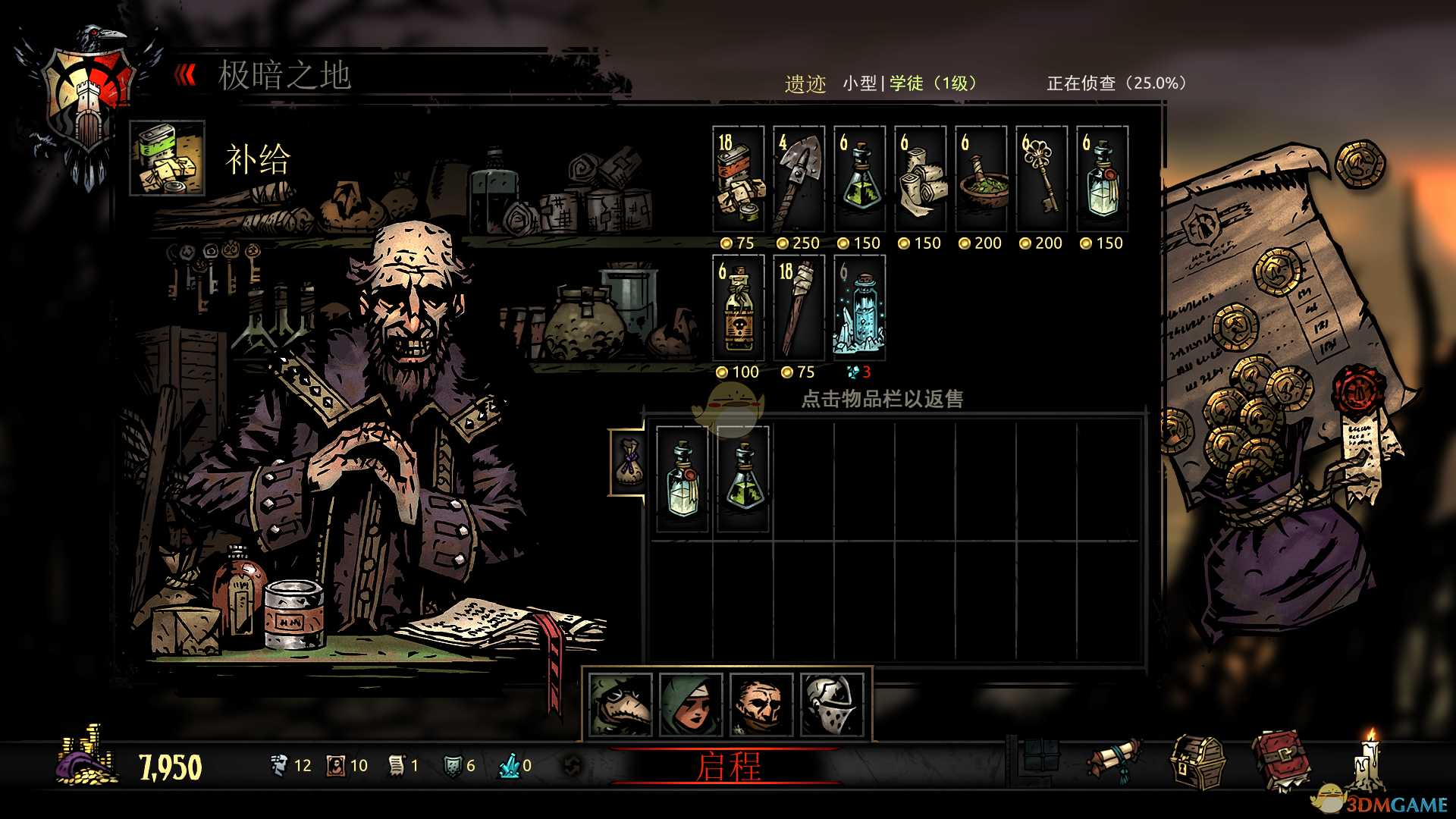Select the plague doctor portrait
Viewport: 1456px width, 819px height.
click(620, 705)
